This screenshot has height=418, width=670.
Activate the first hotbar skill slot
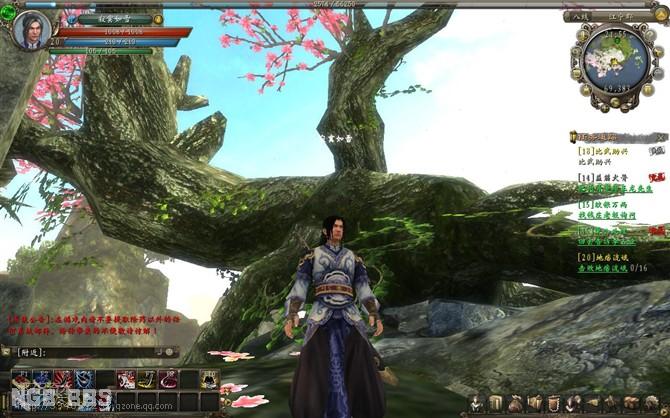pyautogui.click(x=21, y=379)
